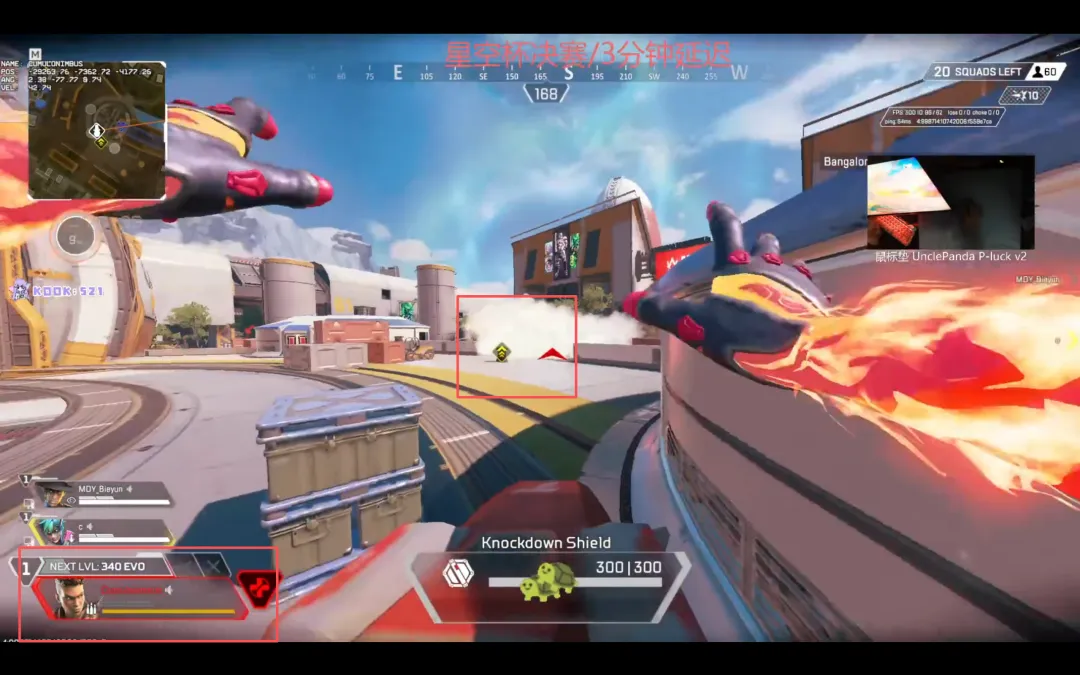Click the webcam overlay showing the mousepad
The width and height of the screenshot is (1080, 675).
click(x=950, y=201)
